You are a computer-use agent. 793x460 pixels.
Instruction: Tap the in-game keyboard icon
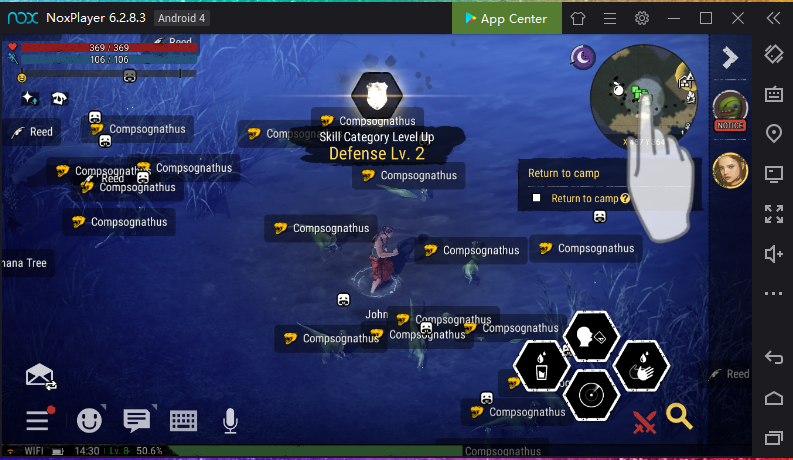point(183,421)
